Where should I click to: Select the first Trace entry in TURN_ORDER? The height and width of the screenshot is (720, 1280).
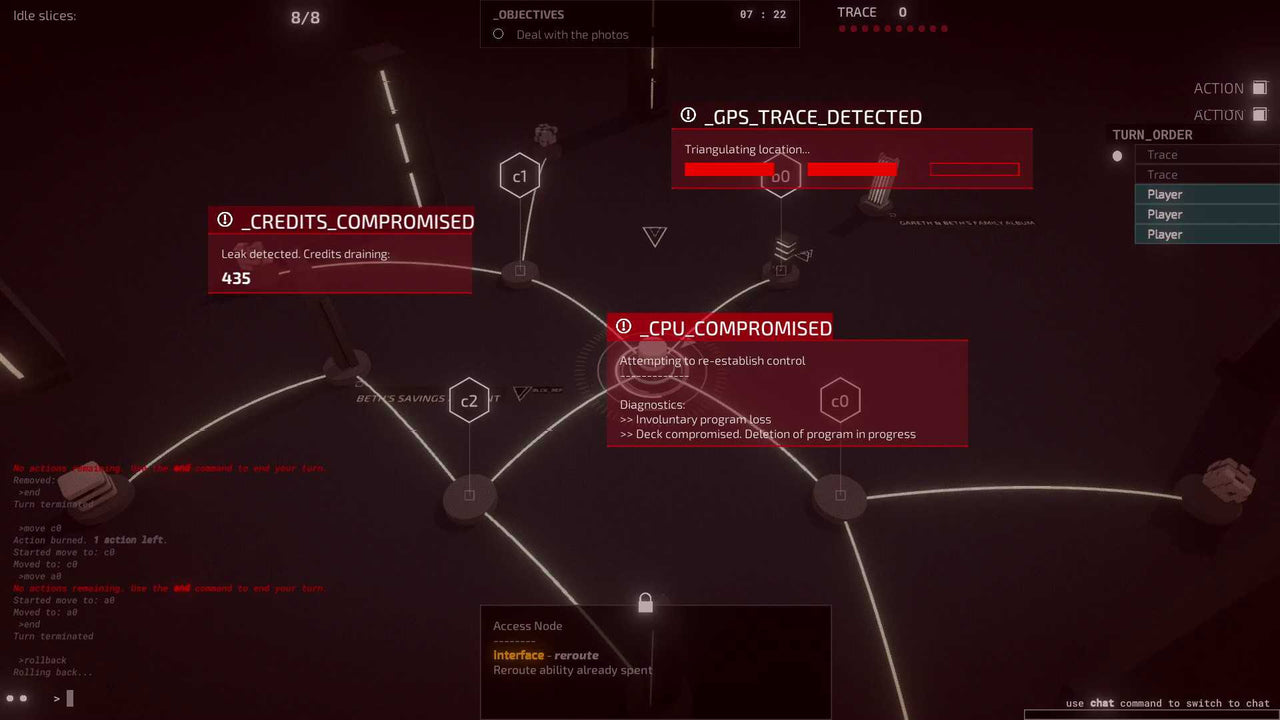pos(1200,154)
